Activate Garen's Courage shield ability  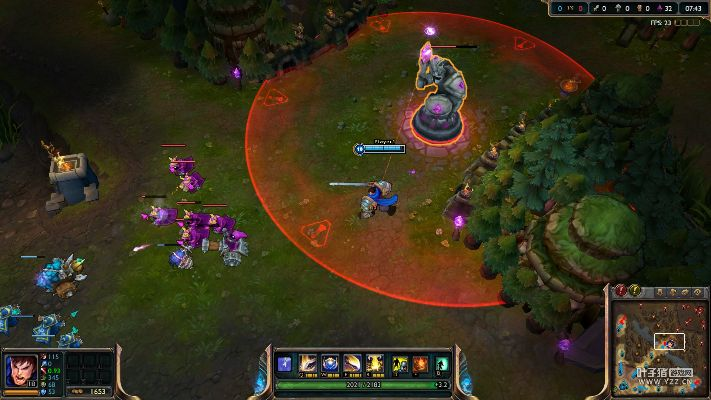tap(329, 363)
